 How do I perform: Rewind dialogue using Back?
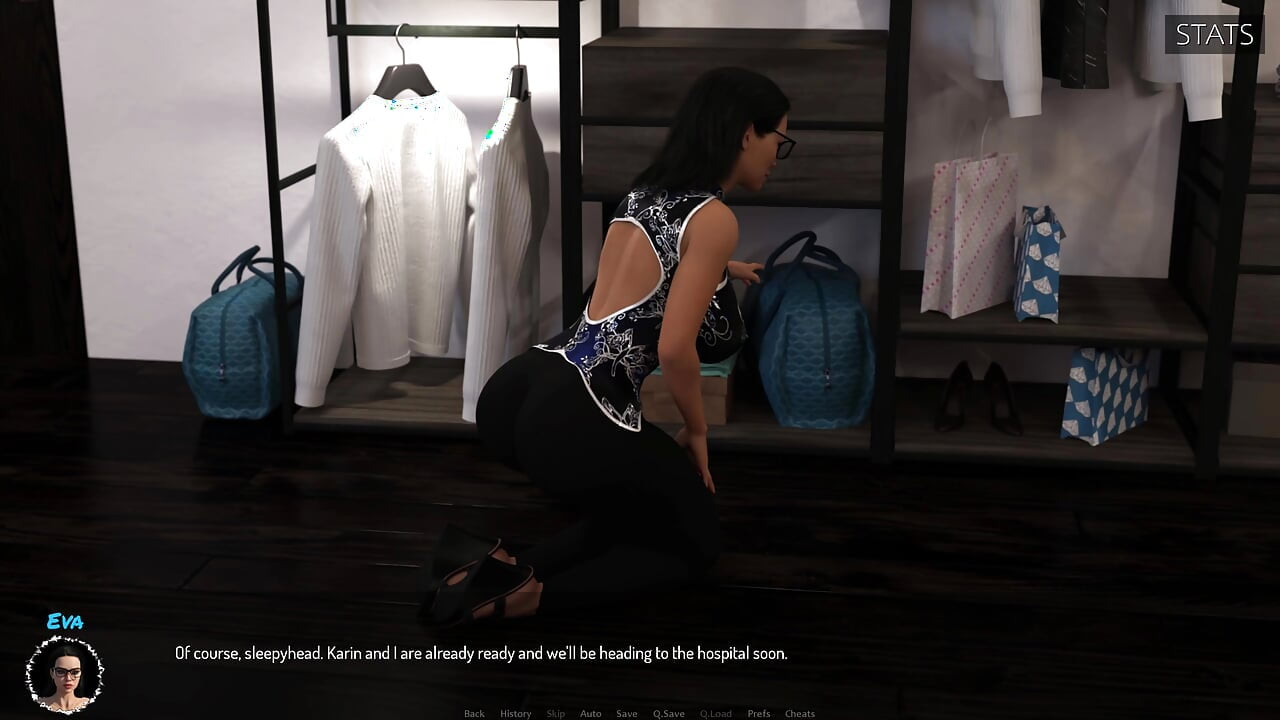[474, 713]
